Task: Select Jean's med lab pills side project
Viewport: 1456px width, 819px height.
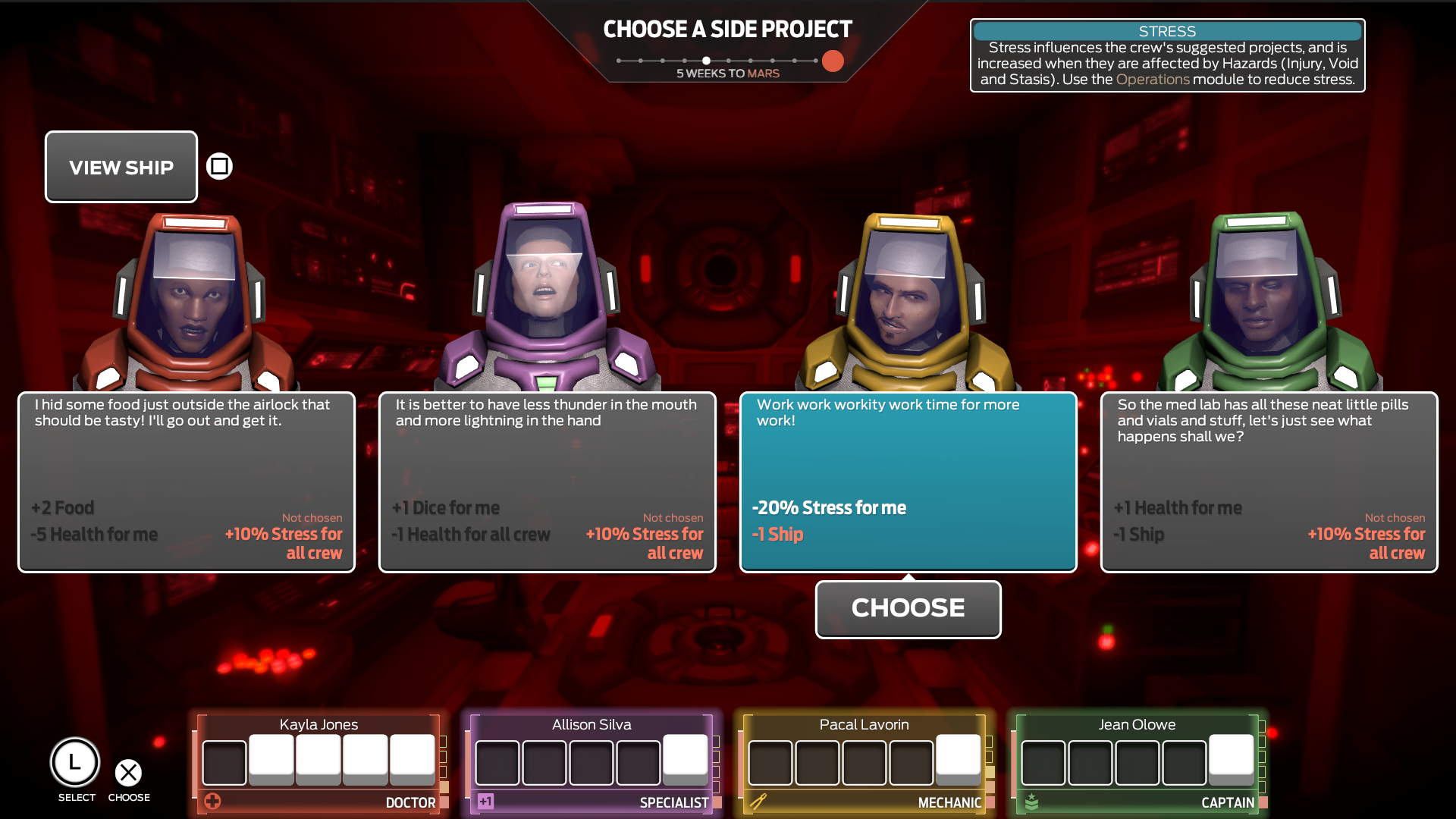Action: point(1269,482)
